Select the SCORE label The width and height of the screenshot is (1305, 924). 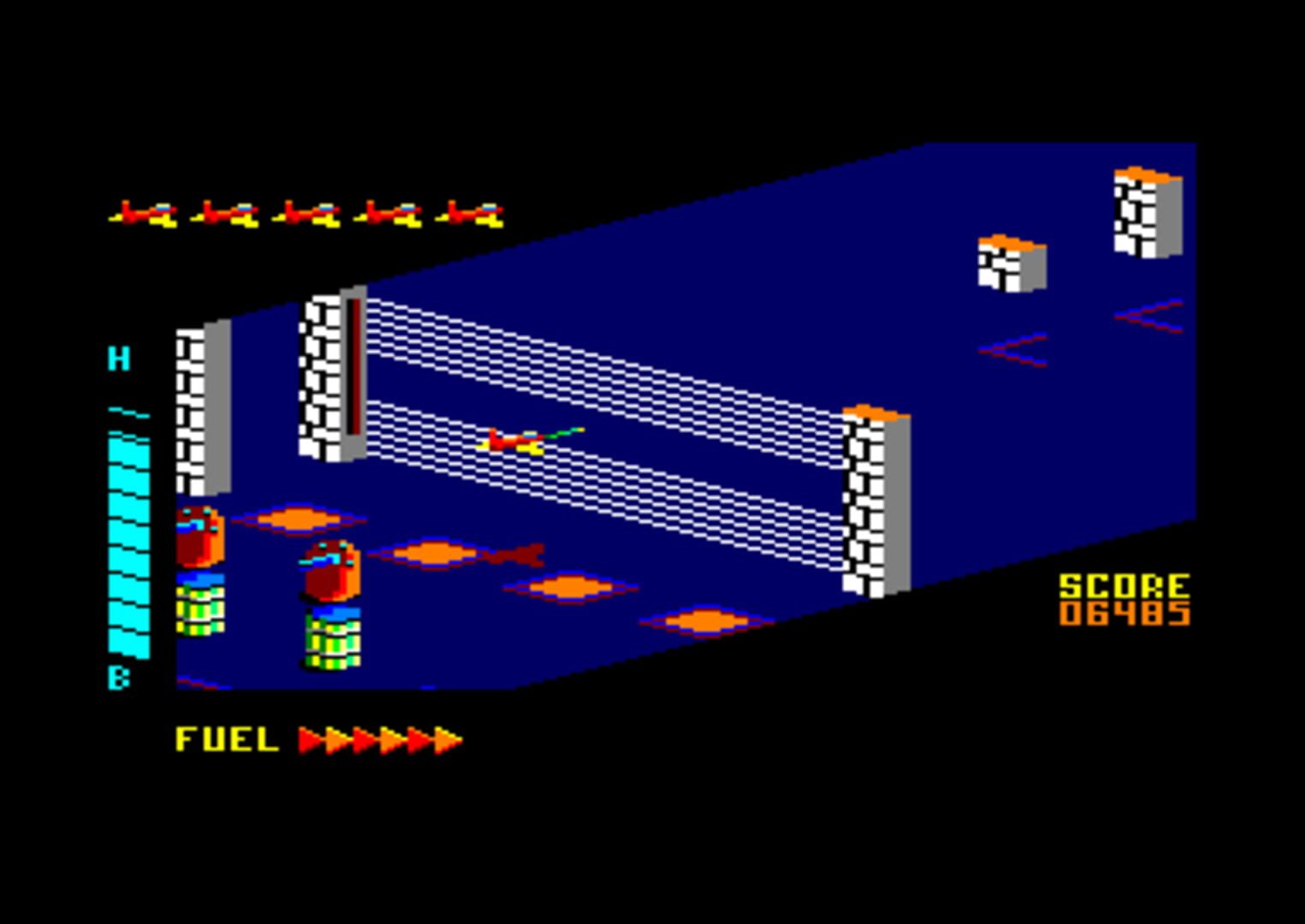pyautogui.click(x=1125, y=586)
